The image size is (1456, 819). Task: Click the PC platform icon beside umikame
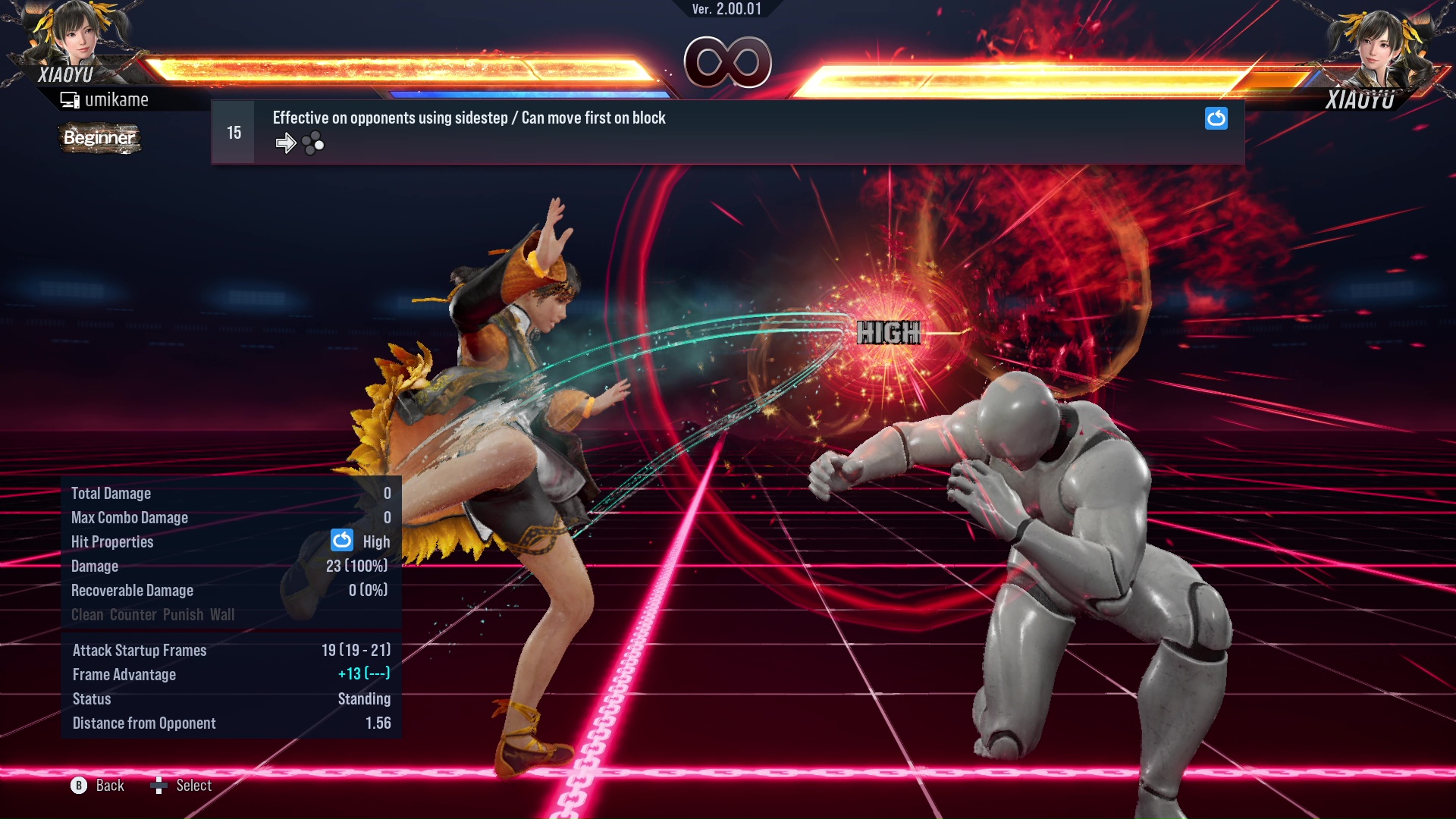[x=70, y=99]
